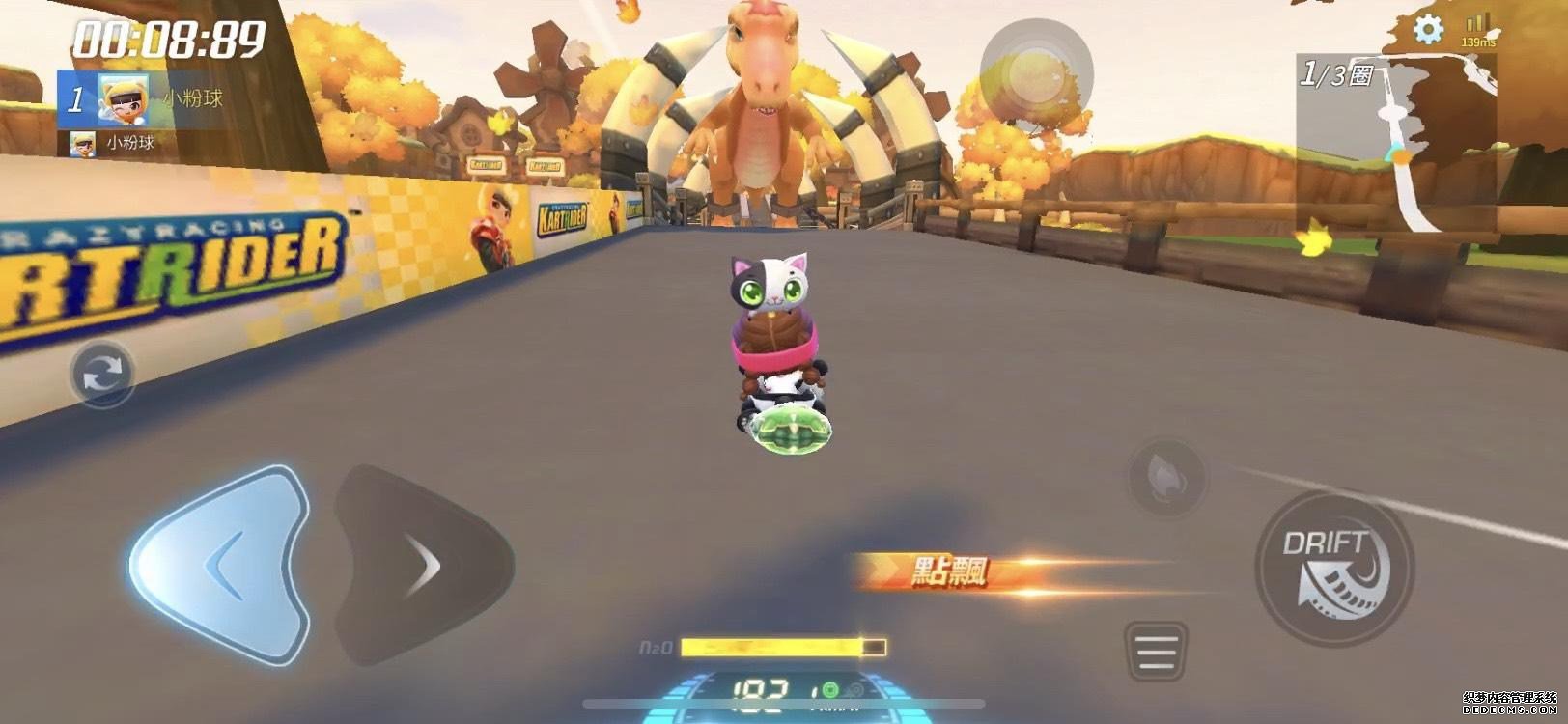Image resolution: width=1568 pixels, height=724 pixels.
Task: Open the 點飄 drift tip banner
Action: [951, 570]
